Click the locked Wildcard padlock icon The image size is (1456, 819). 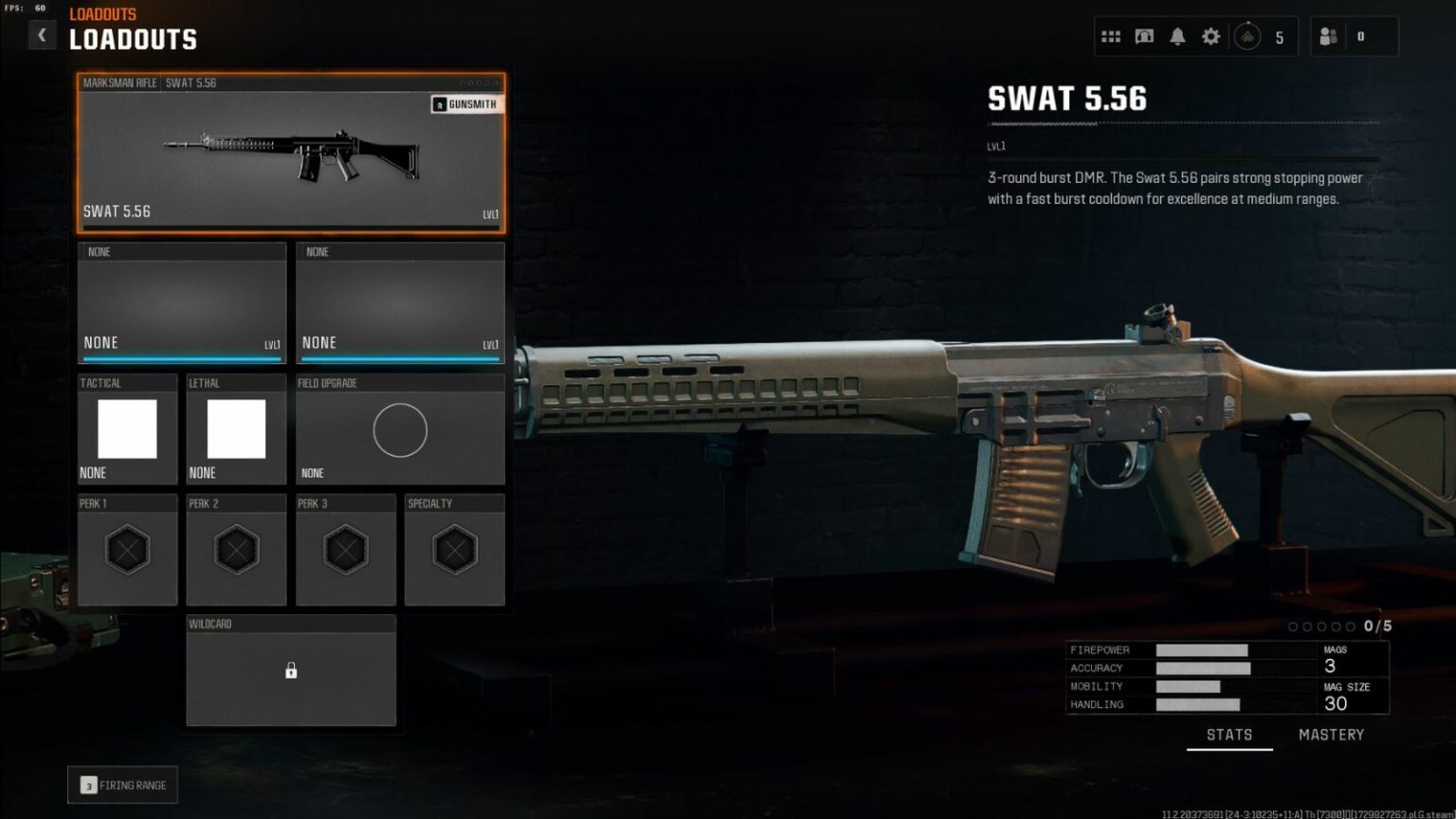tap(291, 670)
